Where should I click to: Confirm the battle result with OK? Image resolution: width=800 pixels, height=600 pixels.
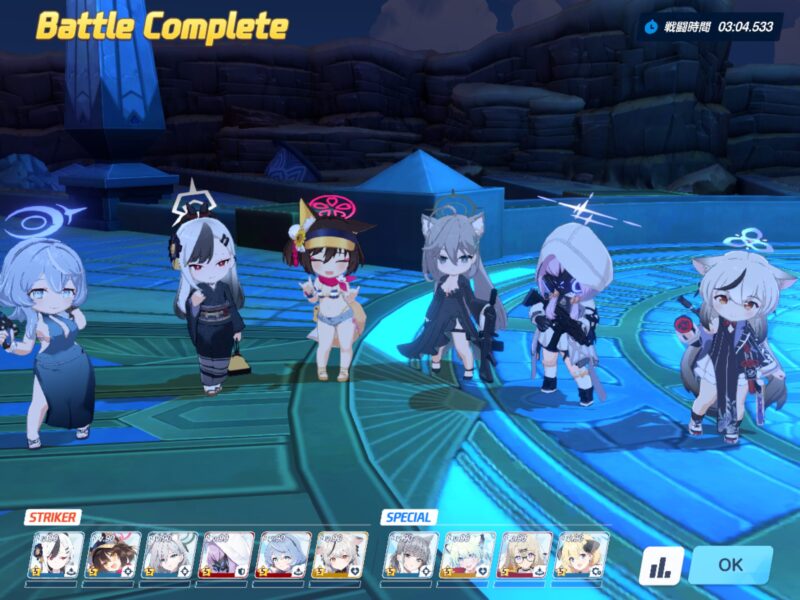730,565
